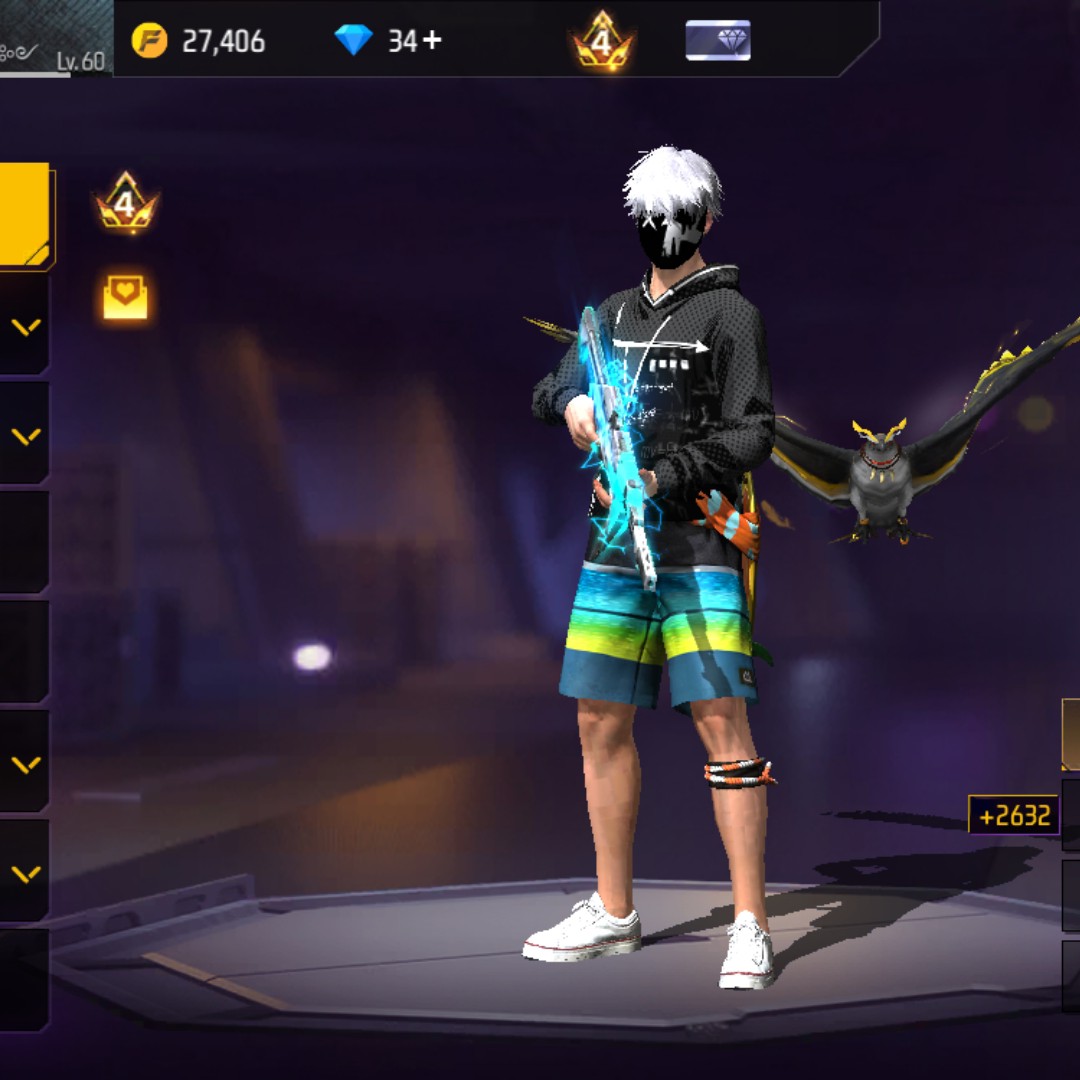Open the diamond membership card icon
Screen dimensions: 1080x1080
pos(718,41)
